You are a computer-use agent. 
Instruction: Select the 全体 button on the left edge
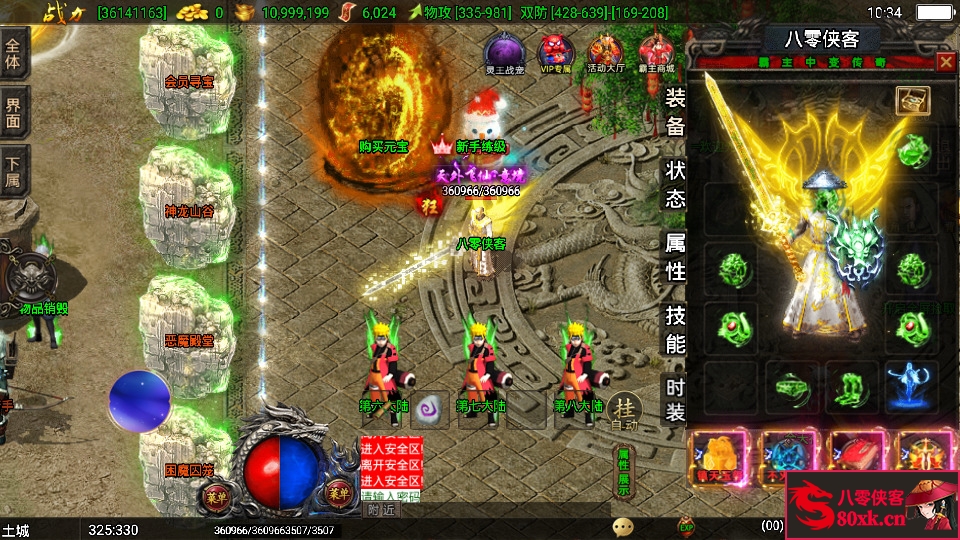[x=13, y=53]
